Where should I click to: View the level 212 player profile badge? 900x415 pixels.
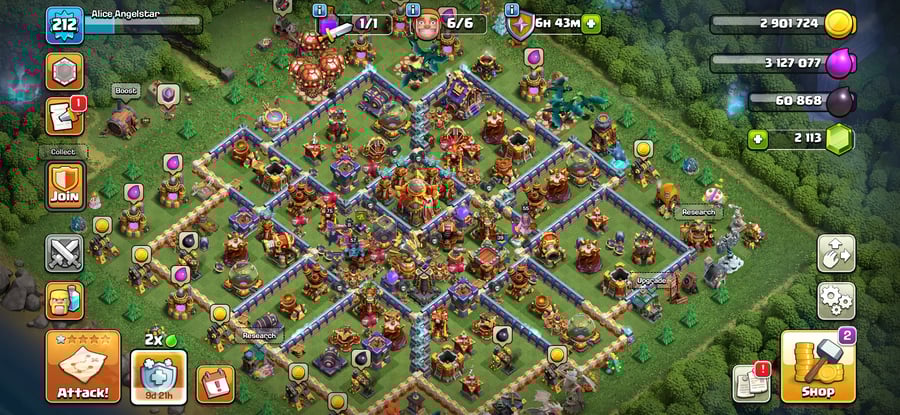pyautogui.click(x=64, y=22)
